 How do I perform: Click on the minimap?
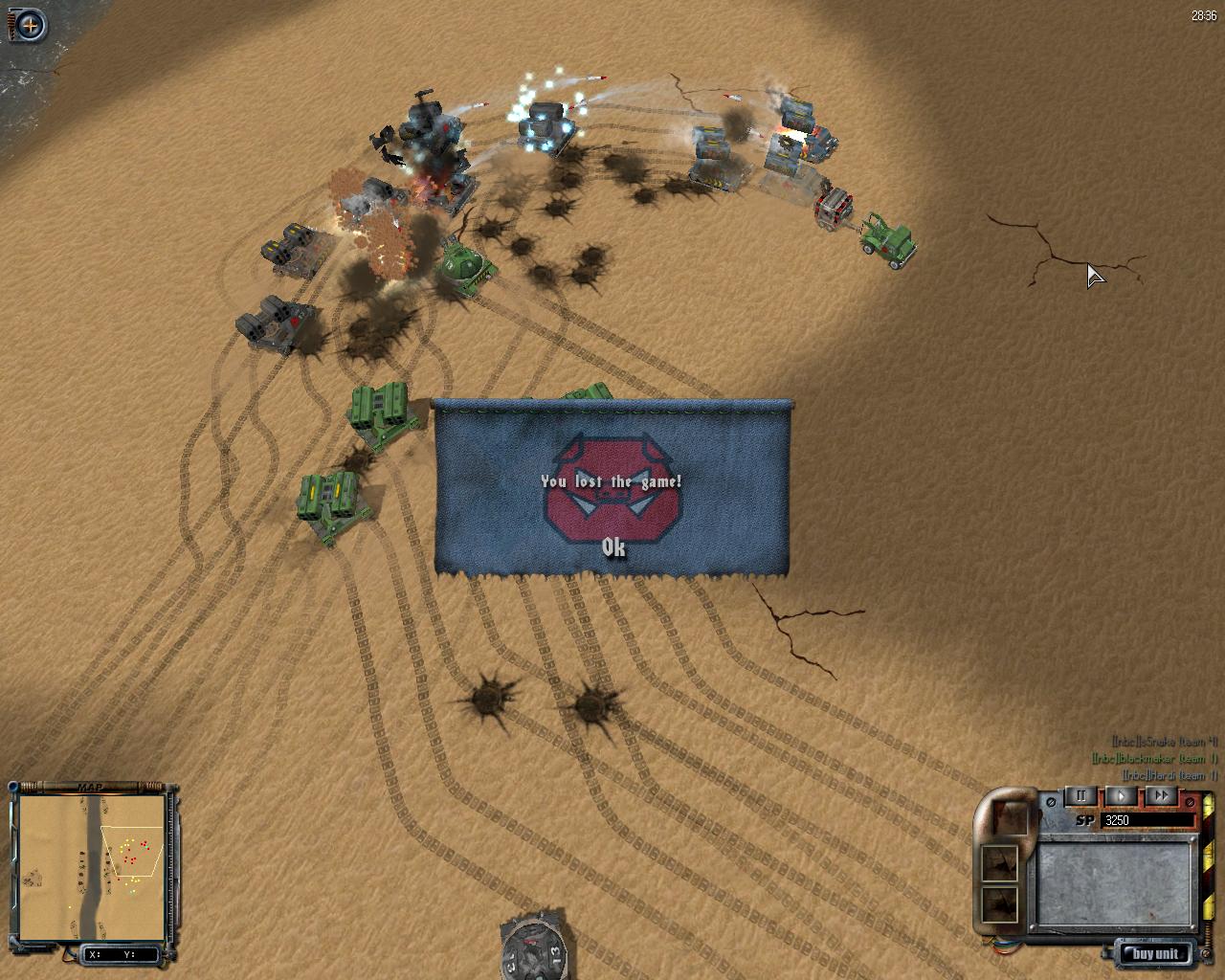(92, 867)
